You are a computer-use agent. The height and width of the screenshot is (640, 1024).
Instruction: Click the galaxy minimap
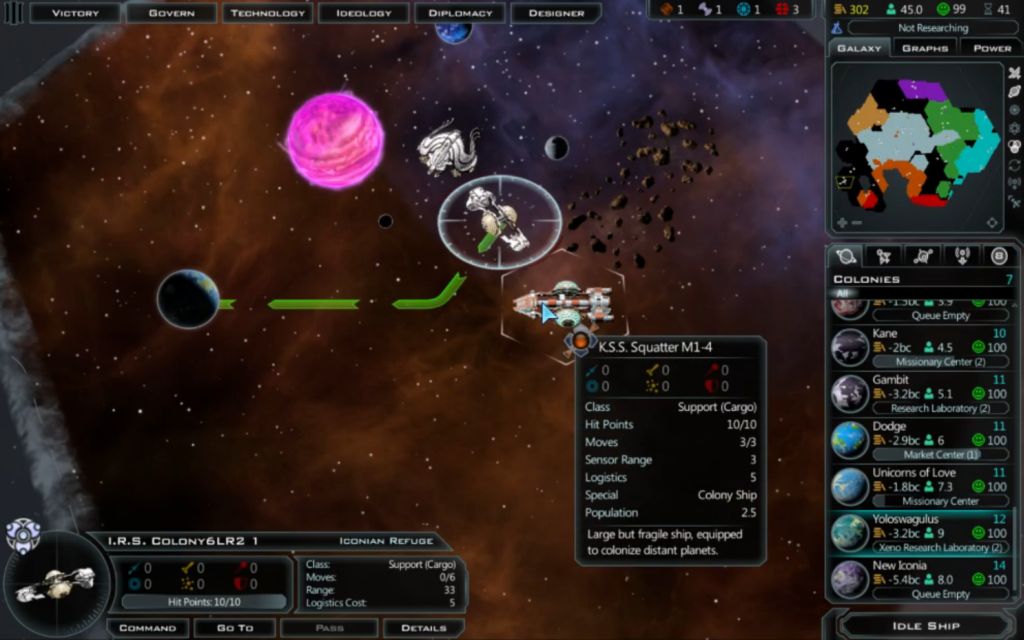click(916, 145)
